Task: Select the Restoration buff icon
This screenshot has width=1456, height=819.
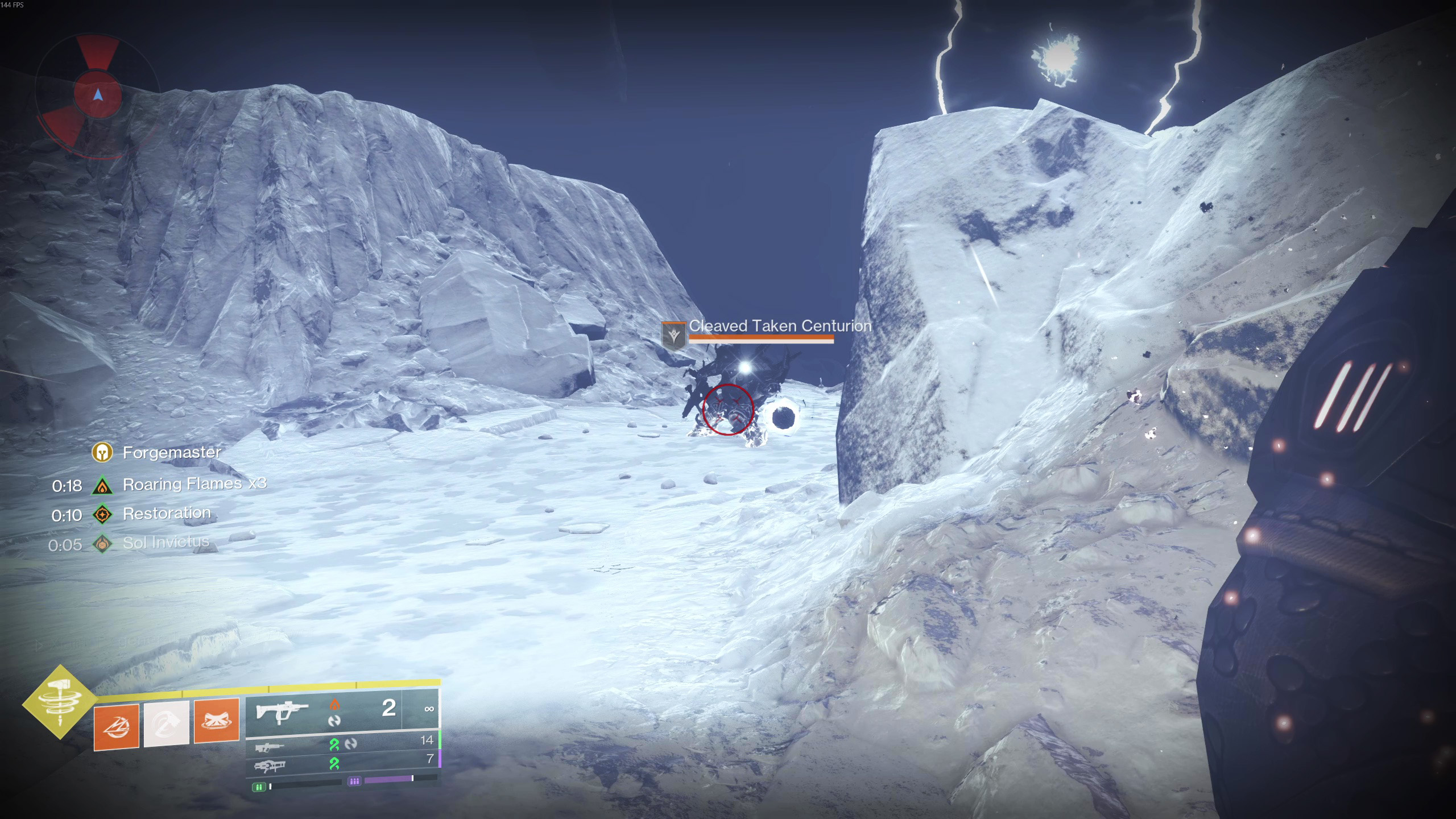Action: point(102,515)
